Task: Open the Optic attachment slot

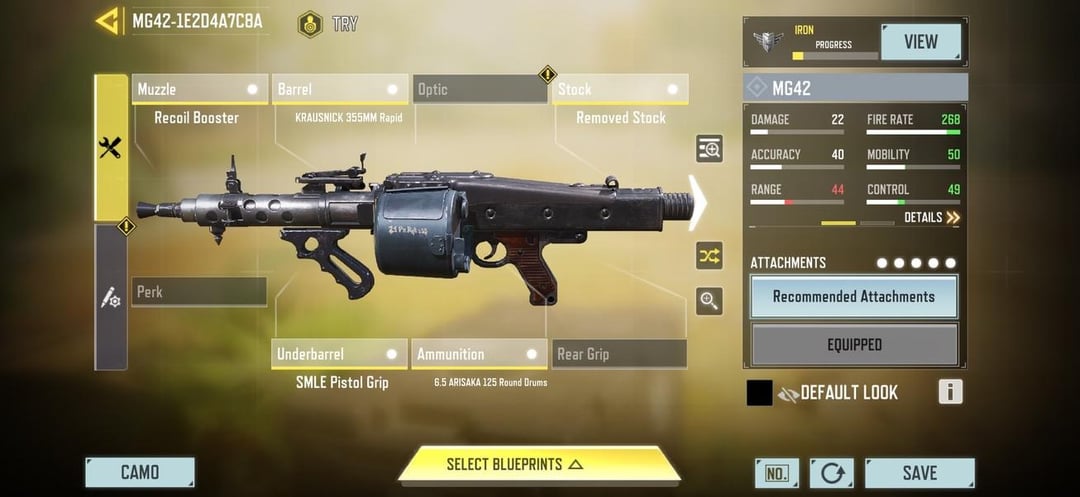Action: click(x=480, y=90)
